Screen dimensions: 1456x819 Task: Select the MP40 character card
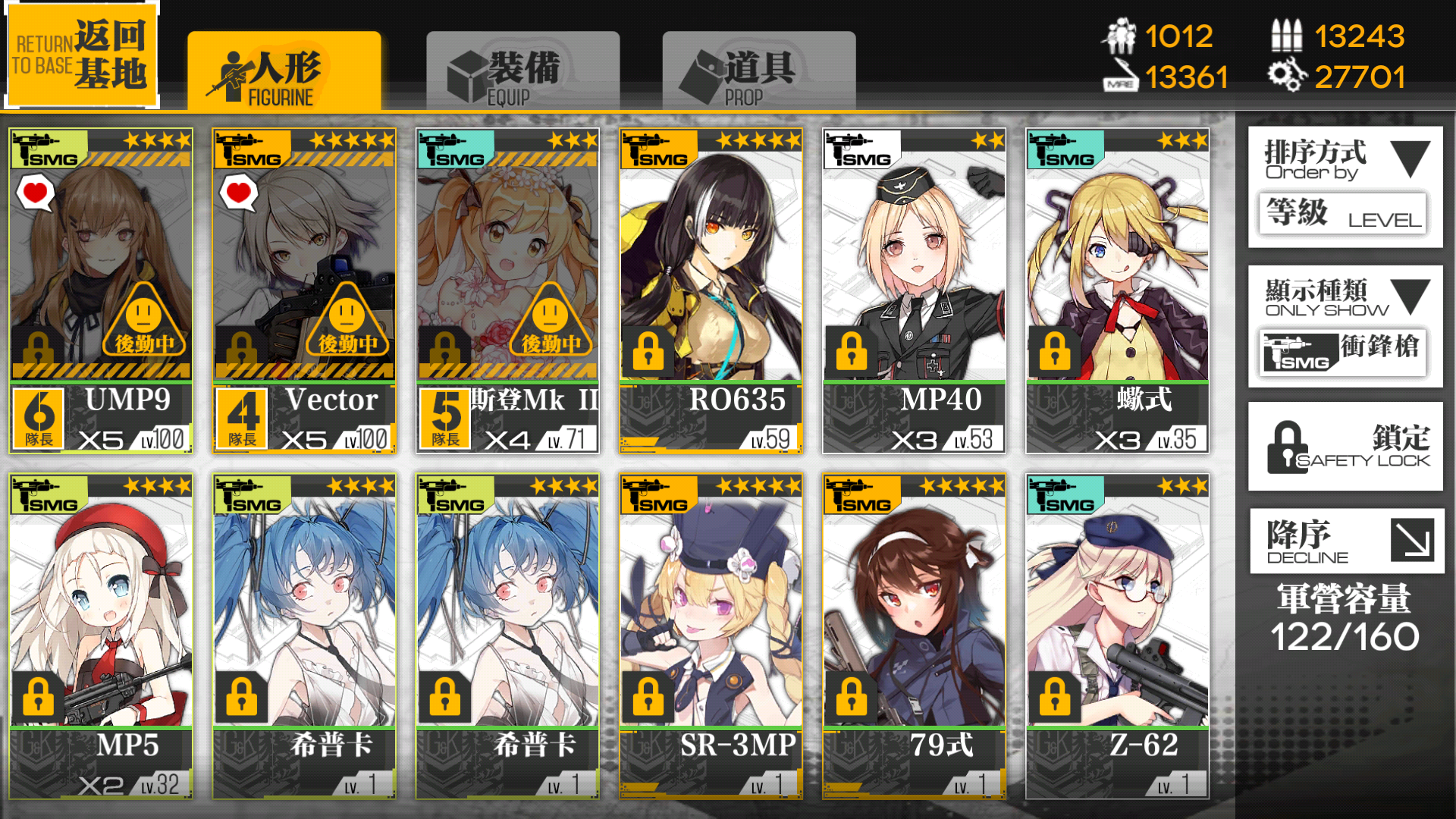coord(914,291)
